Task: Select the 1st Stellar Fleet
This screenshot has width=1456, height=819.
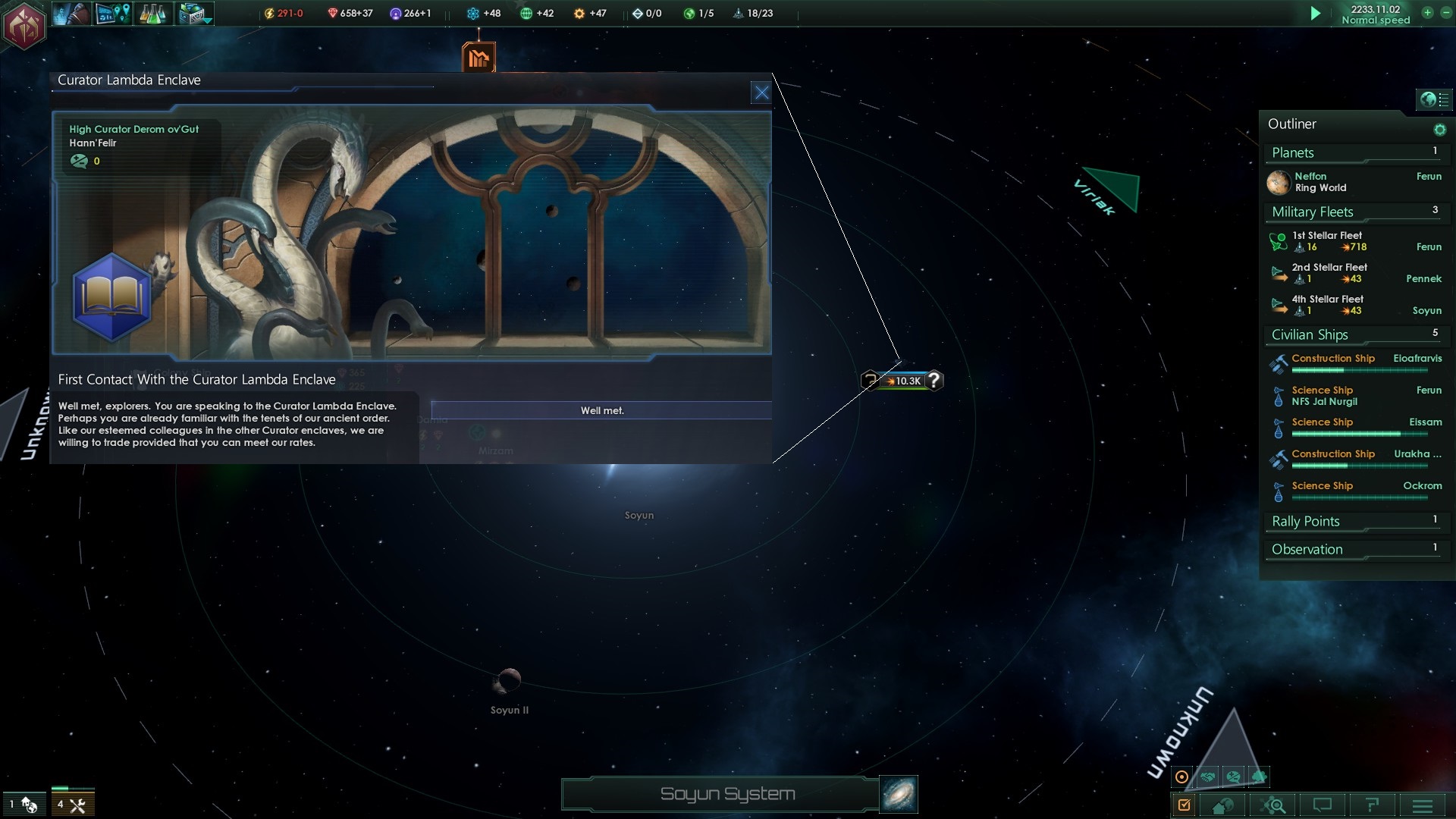Action: (x=1327, y=241)
